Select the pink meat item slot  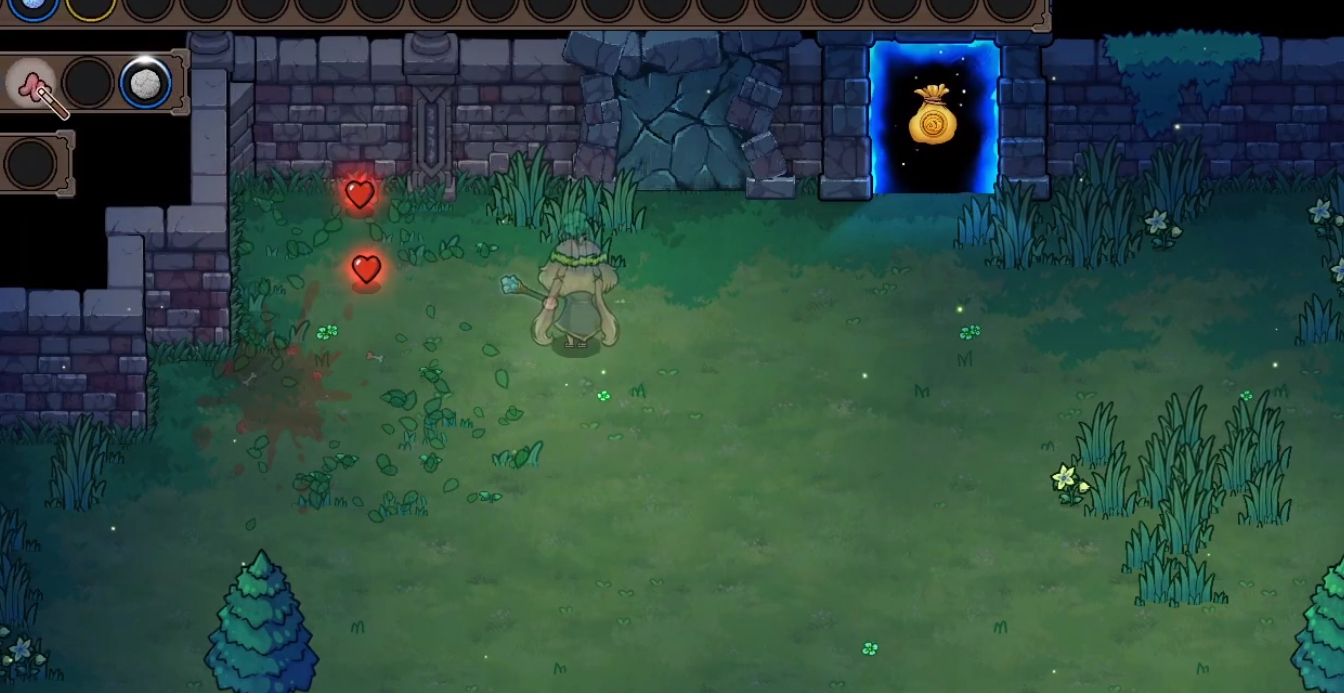(33, 83)
